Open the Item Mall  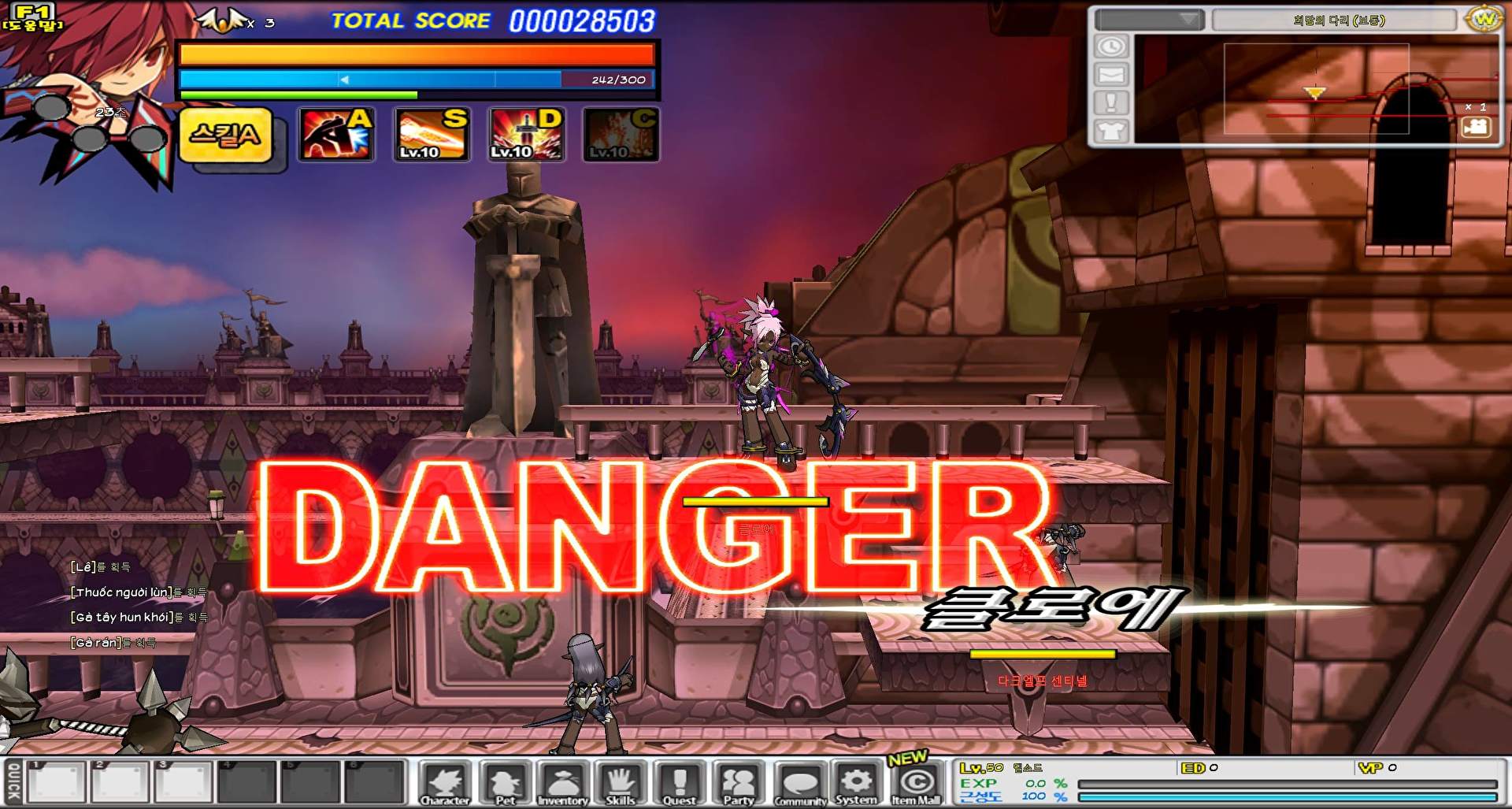pos(913,781)
